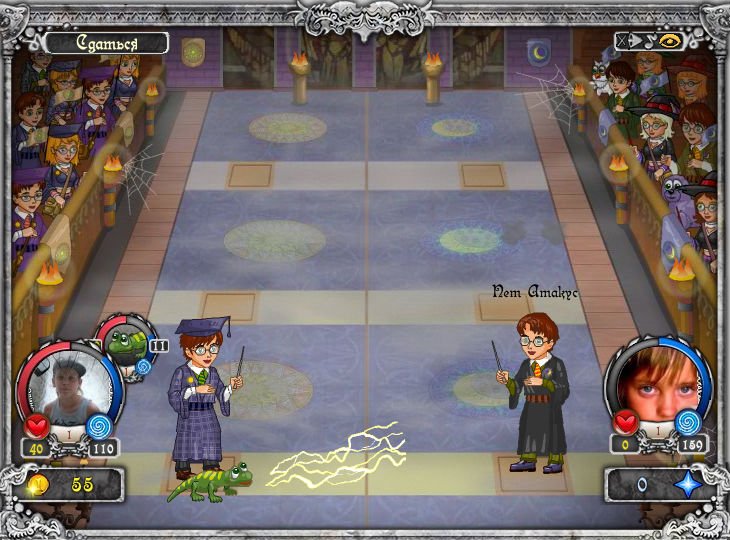Select the green lizard pet portrait
730x540 pixels.
127,343
